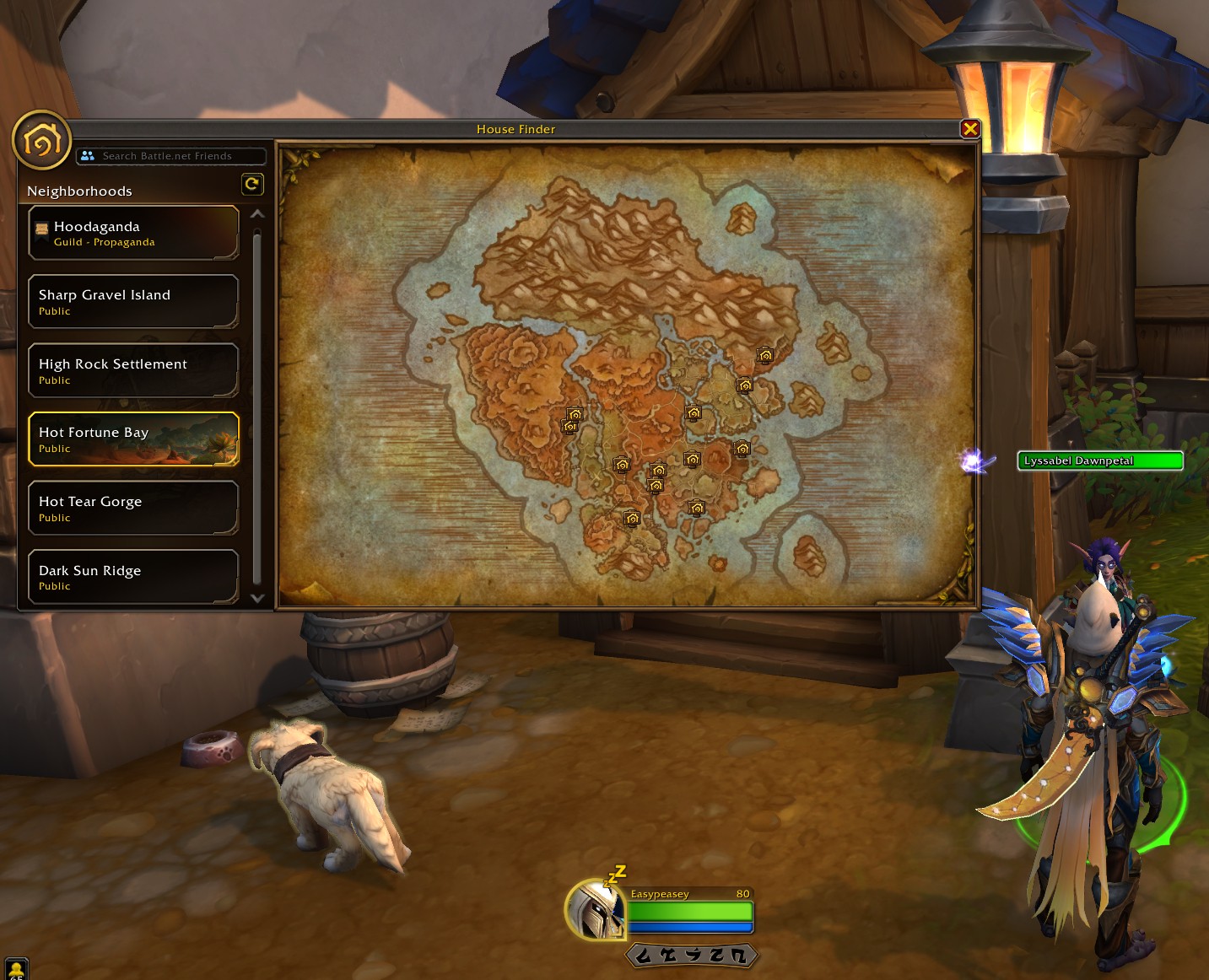The height and width of the screenshot is (980, 1209).
Task: Click the scroll-up arrow of the neighborhood list
Action: (x=257, y=214)
